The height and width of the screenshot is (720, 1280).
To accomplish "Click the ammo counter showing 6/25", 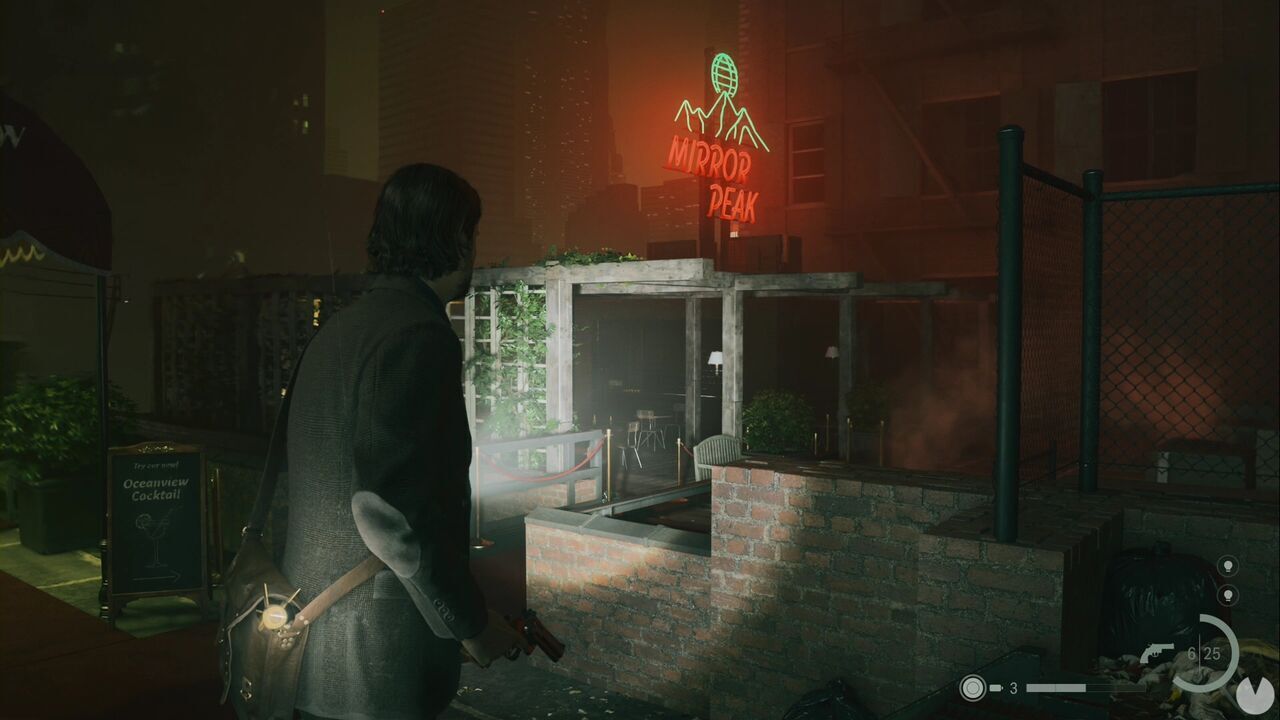I will click(x=1203, y=651).
